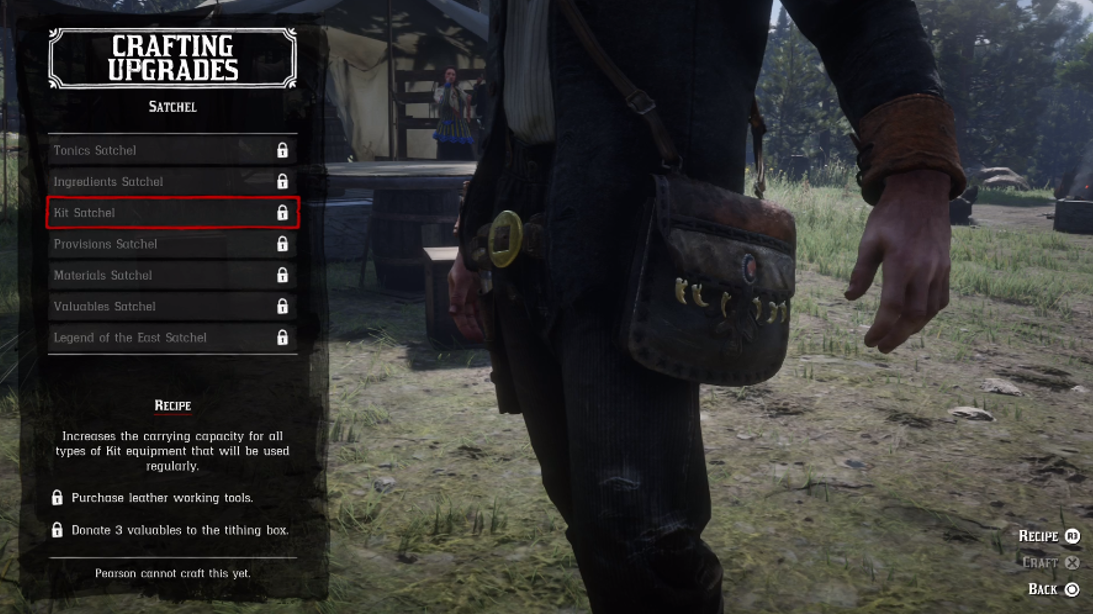Open the Materials Satchel entry

click(172, 275)
